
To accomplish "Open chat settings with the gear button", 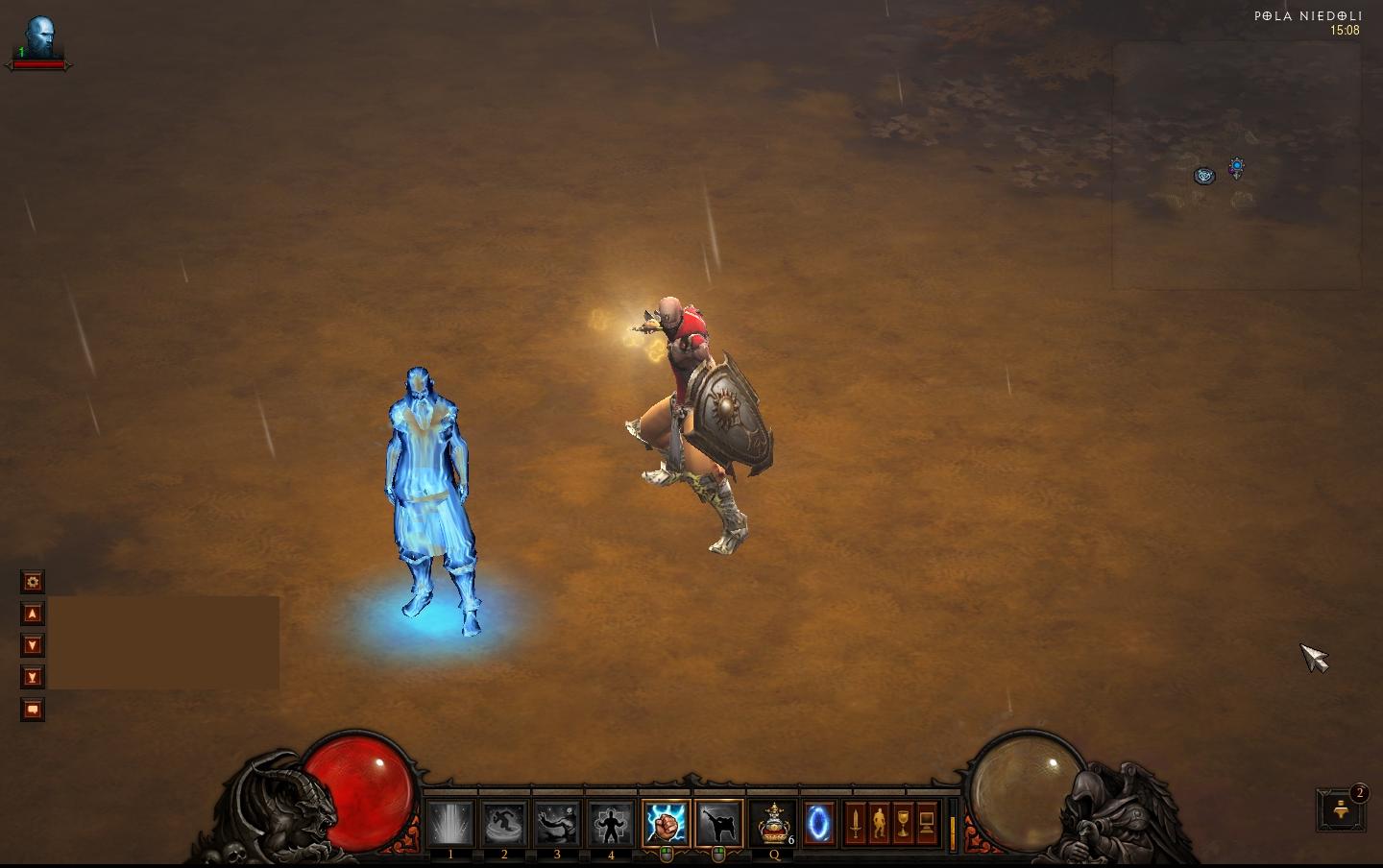I will (33, 582).
